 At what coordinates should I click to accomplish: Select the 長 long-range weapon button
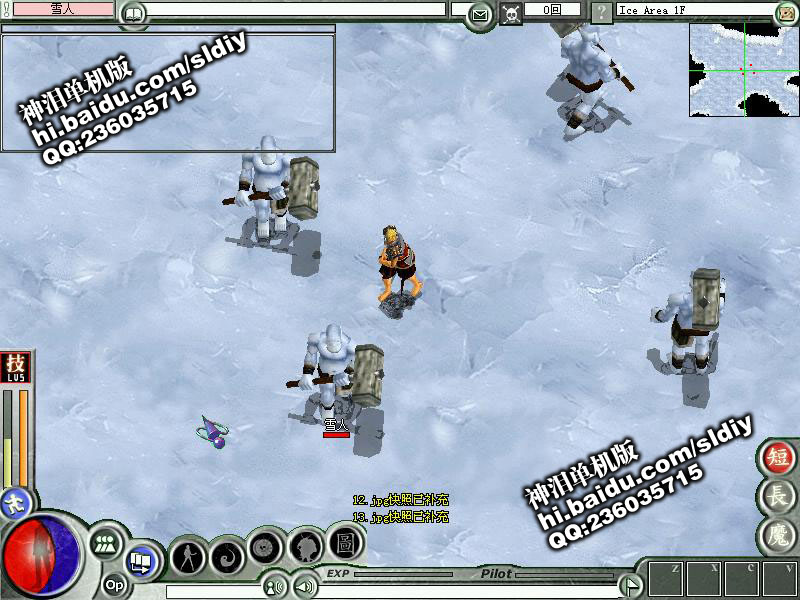pos(775,496)
